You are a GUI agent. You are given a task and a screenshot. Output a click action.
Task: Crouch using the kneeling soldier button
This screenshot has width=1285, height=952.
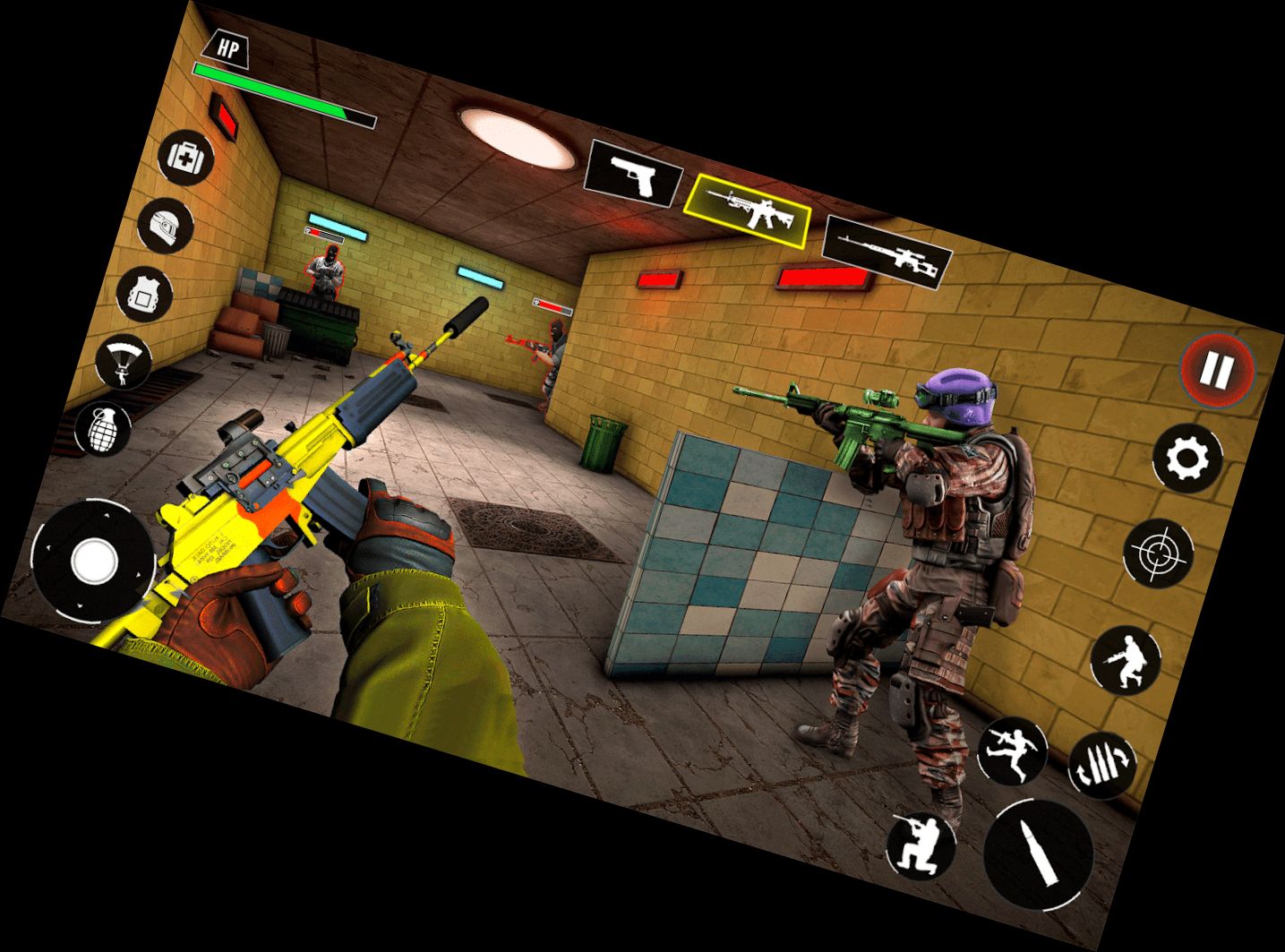(921, 845)
